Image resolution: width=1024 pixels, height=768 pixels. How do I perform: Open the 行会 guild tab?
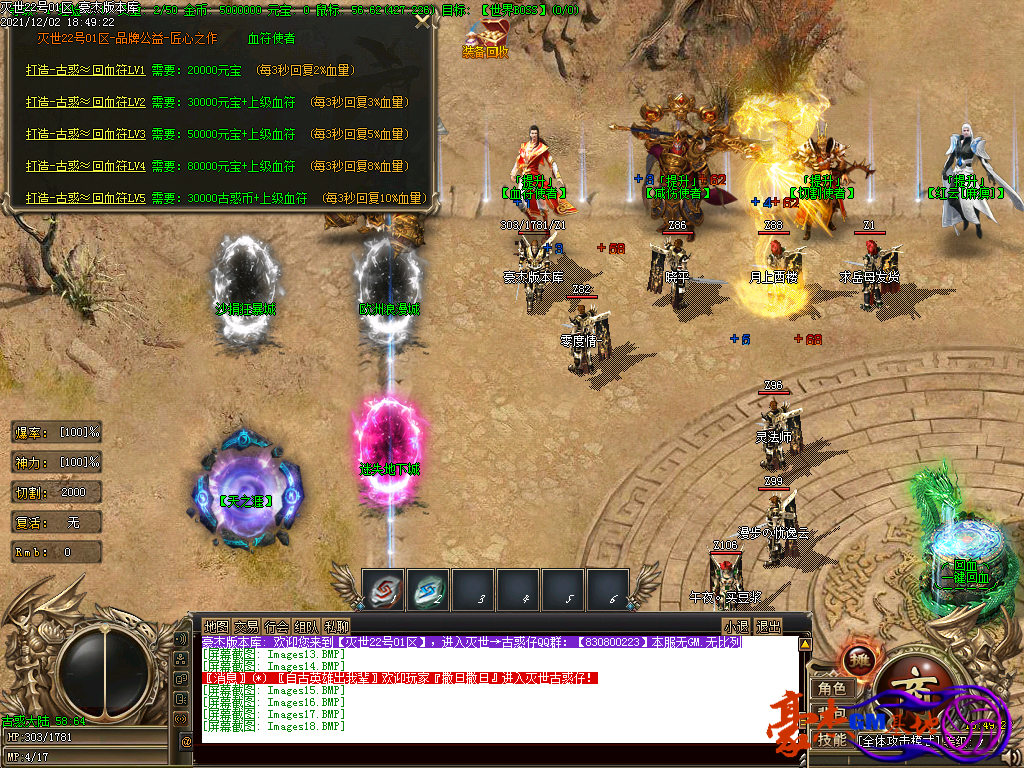click(276, 627)
